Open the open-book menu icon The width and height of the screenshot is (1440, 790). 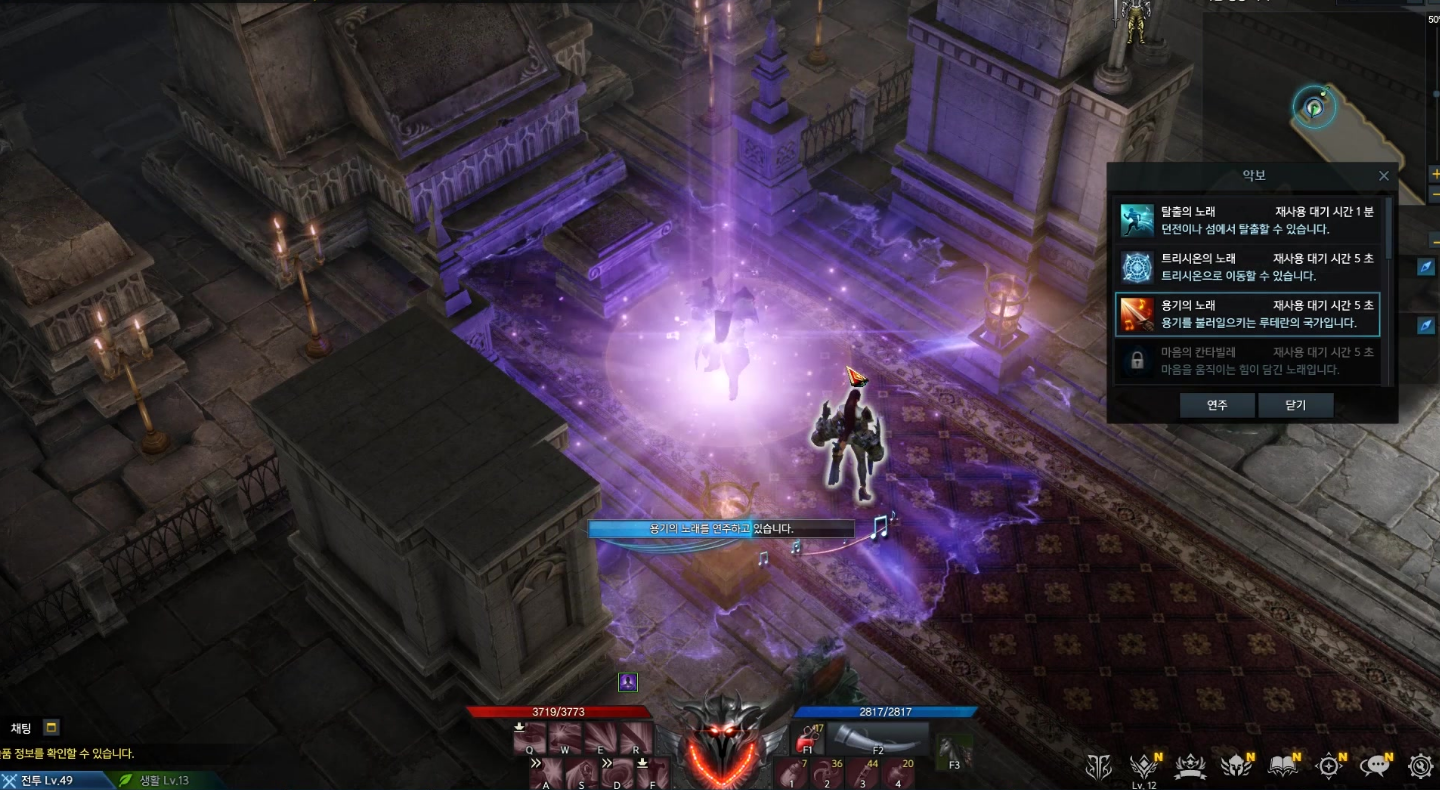point(1283,766)
